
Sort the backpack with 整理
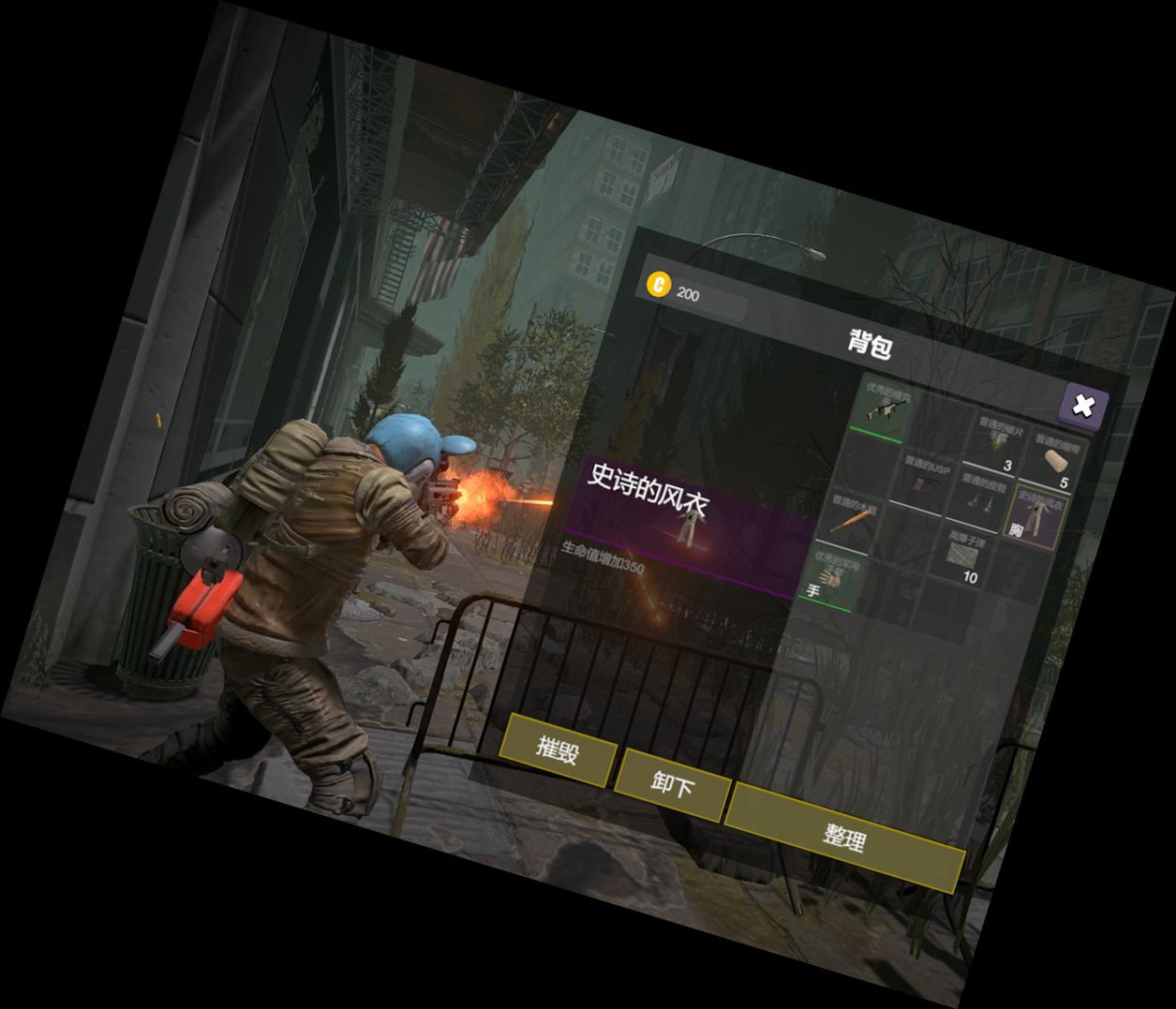[844, 837]
